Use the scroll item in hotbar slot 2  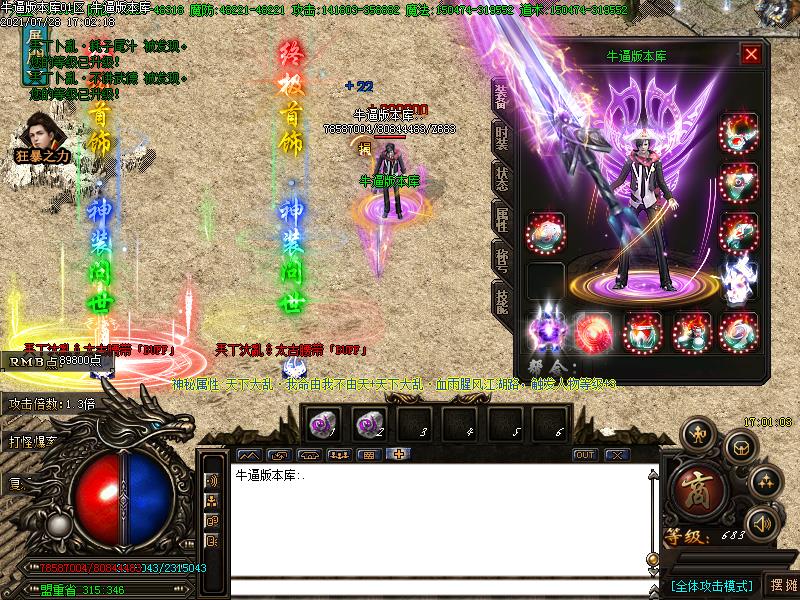click(368, 424)
